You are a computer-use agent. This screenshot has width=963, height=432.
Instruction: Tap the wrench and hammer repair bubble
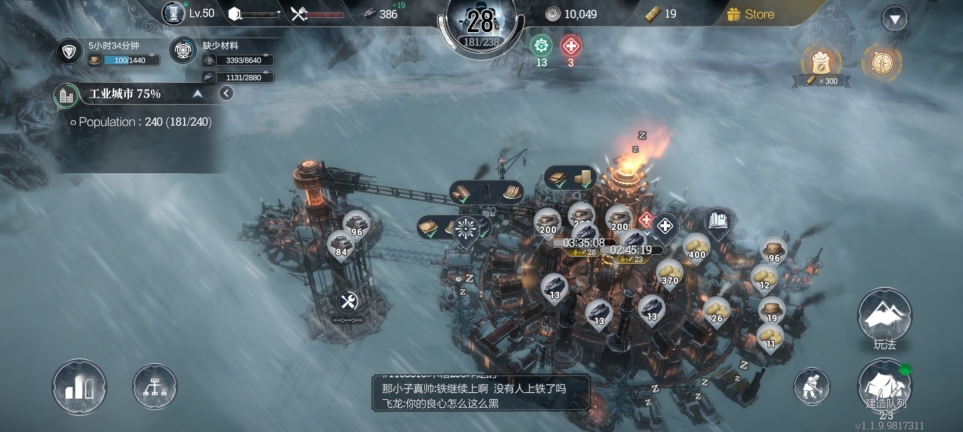coord(349,301)
